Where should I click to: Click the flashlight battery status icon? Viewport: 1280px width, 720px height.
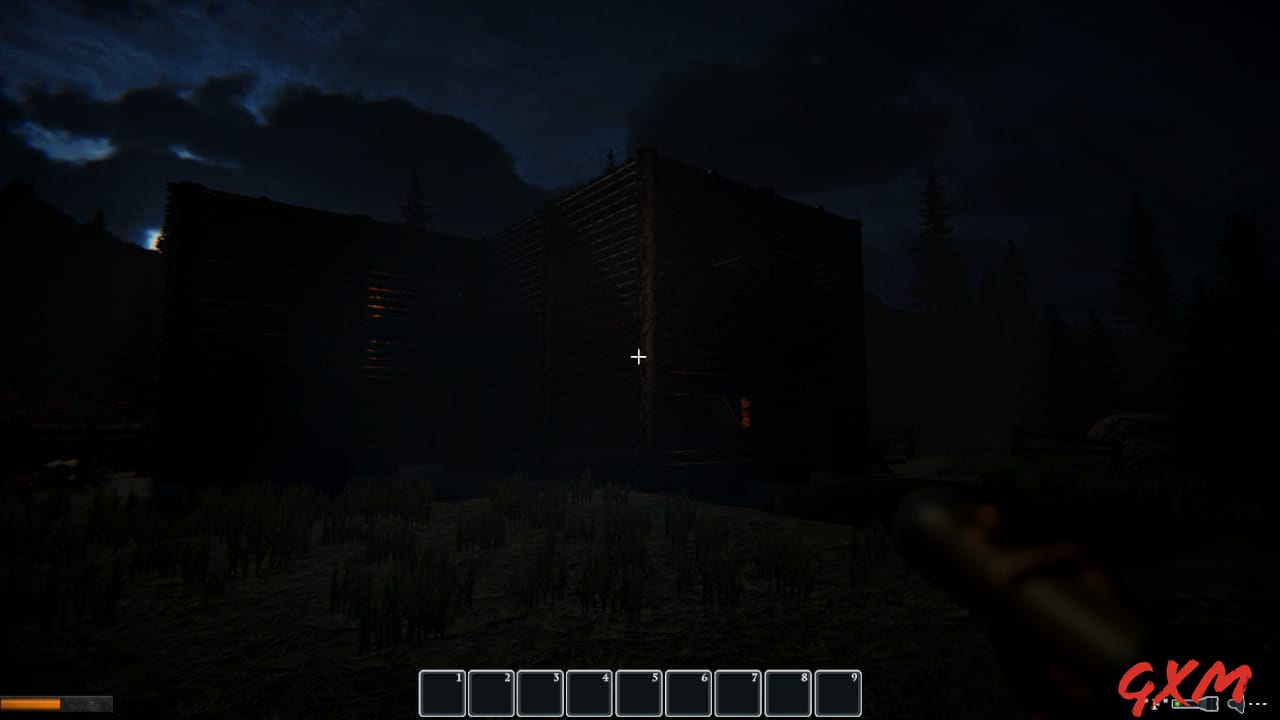pyautogui.click(x=1195, y=703)
